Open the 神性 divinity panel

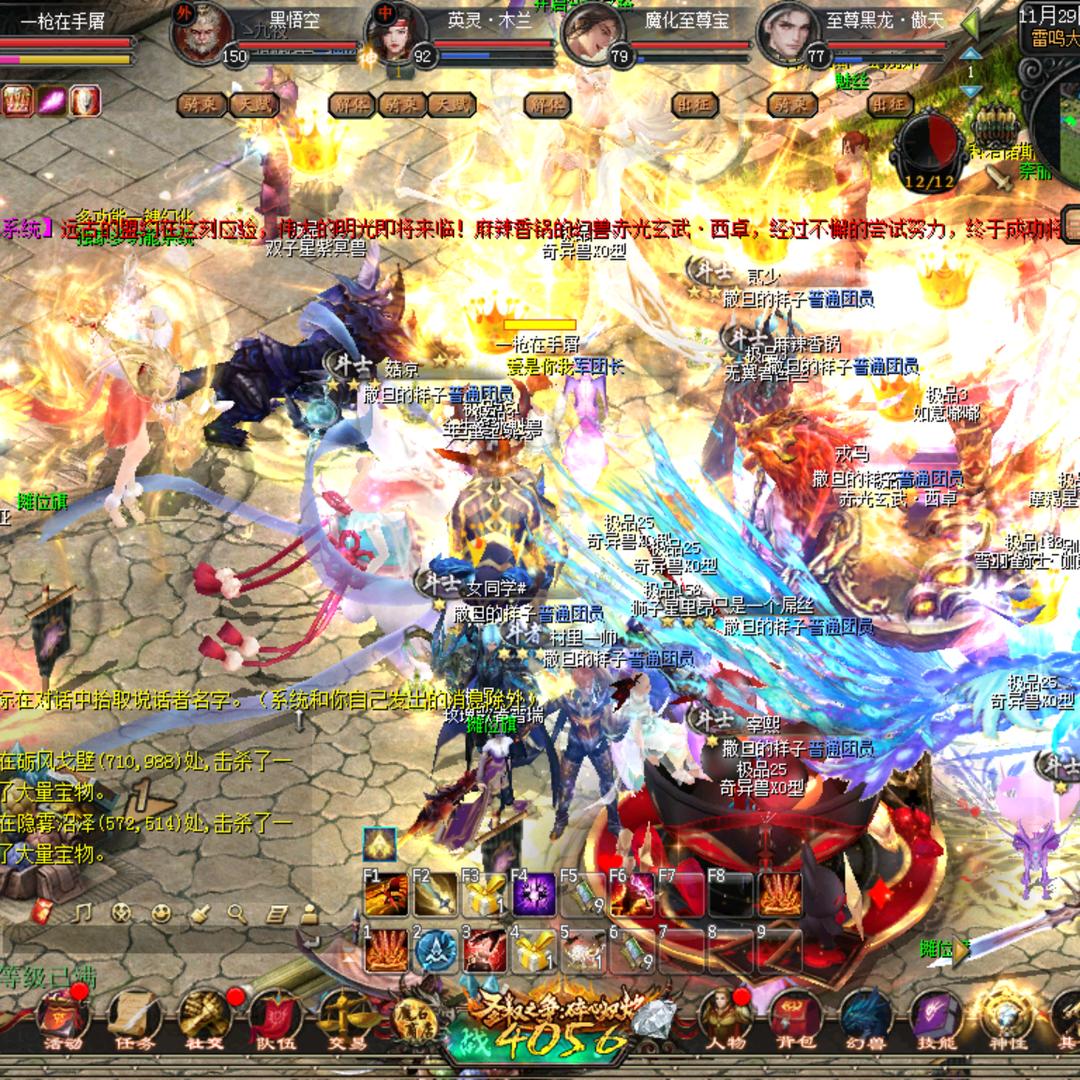(x=1005, y=1020)
